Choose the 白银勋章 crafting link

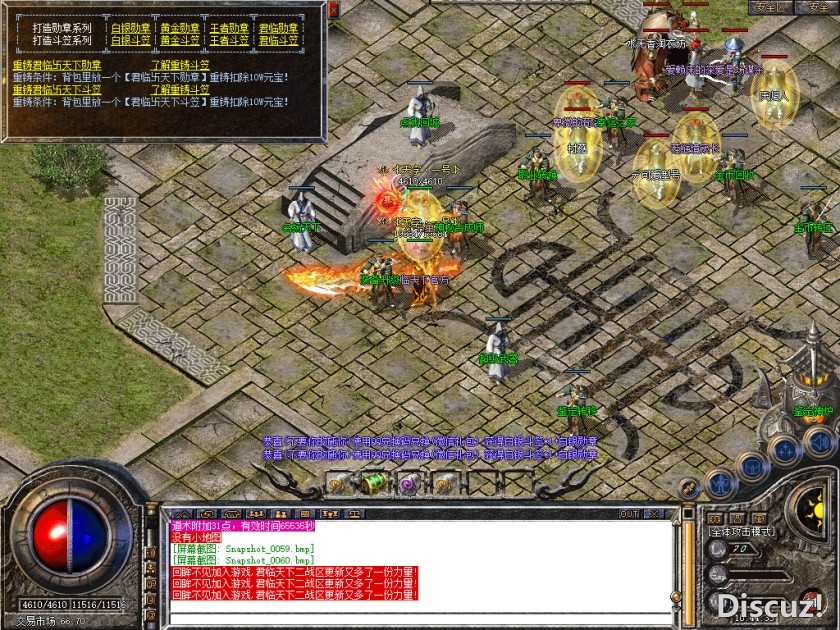click(x=130, y=28)
